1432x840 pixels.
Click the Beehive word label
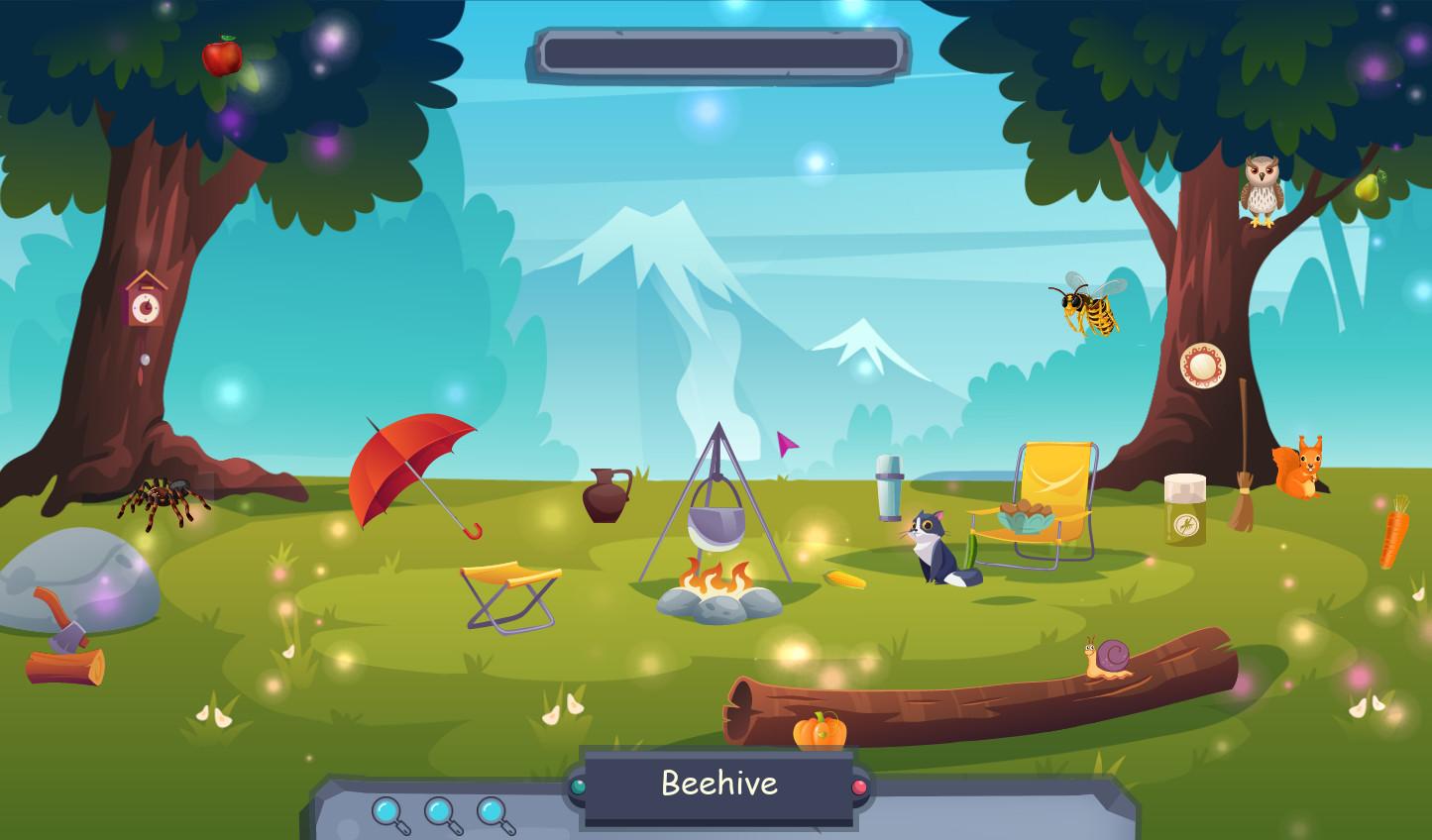717,784
